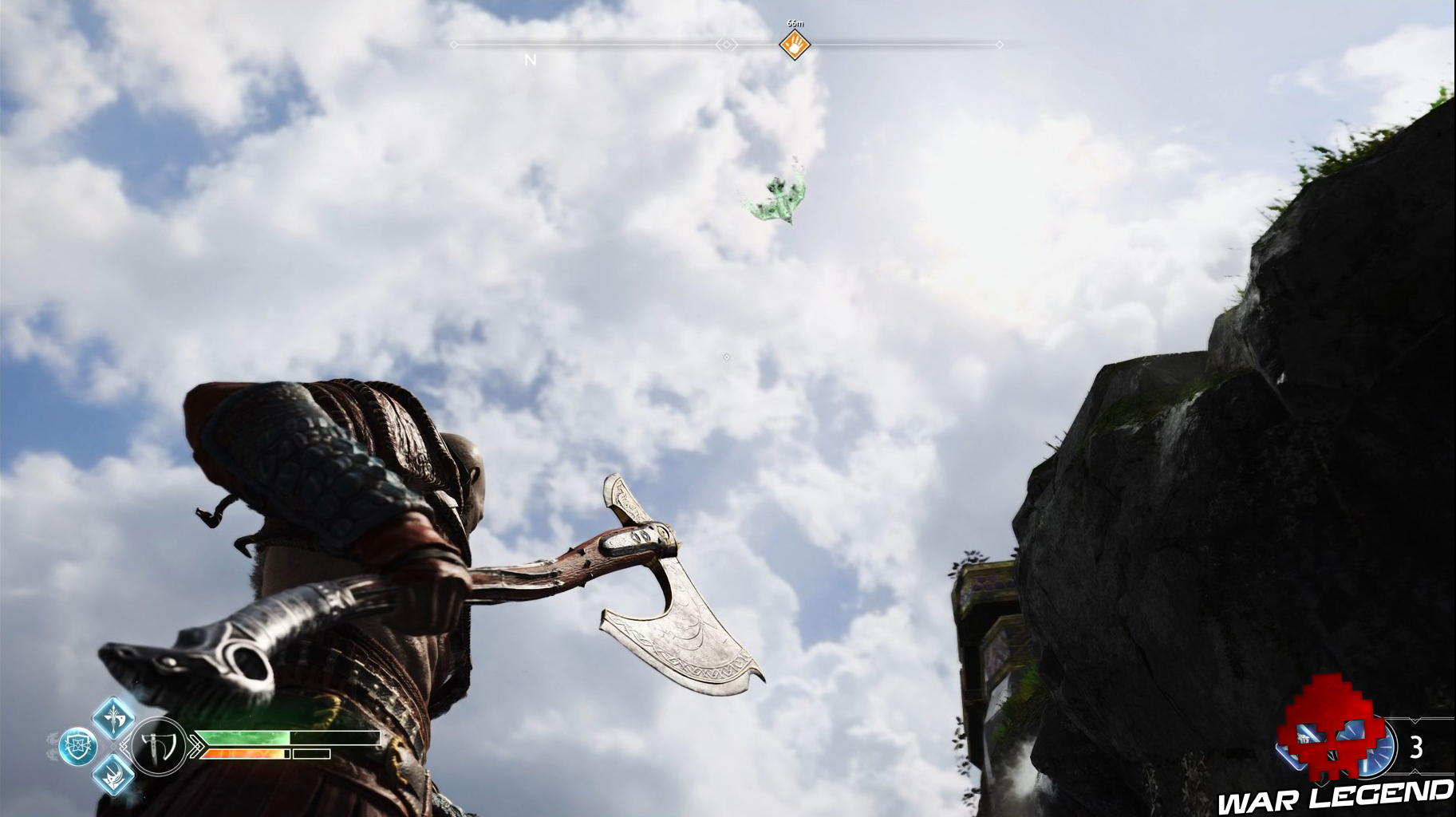Select the N cardinal on the compass

pyautogui.click(x=528, y=58)
